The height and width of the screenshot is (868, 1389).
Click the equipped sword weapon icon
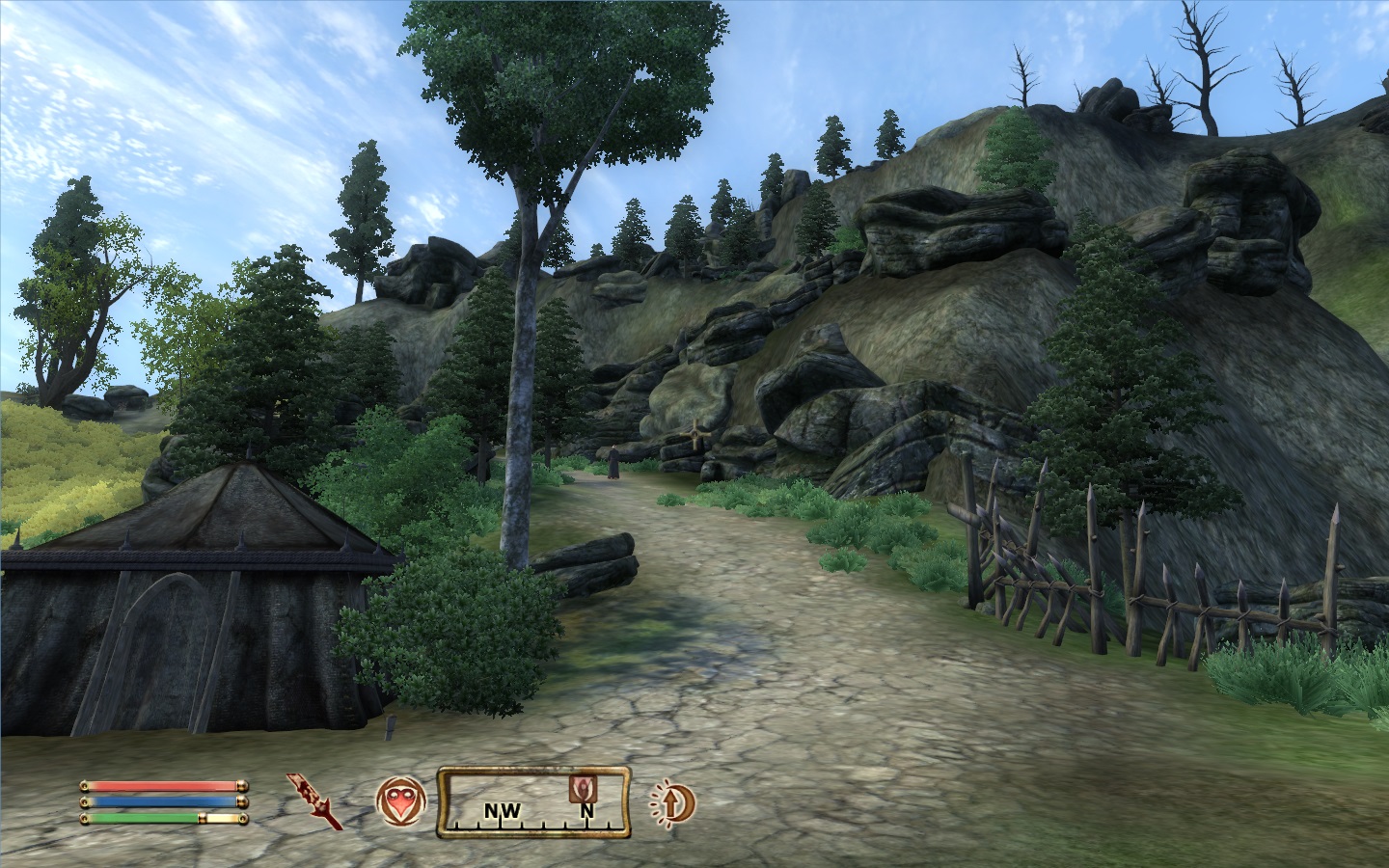(315, 800)
